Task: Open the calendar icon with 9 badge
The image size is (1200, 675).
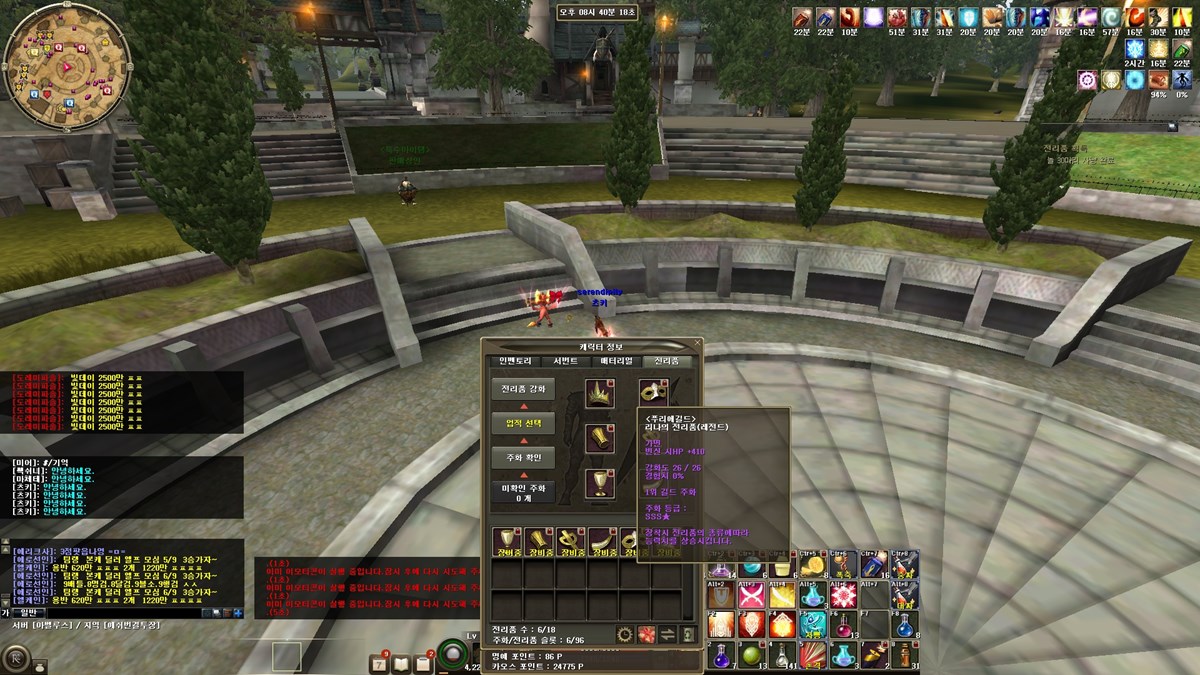Action: coord(379,662)
